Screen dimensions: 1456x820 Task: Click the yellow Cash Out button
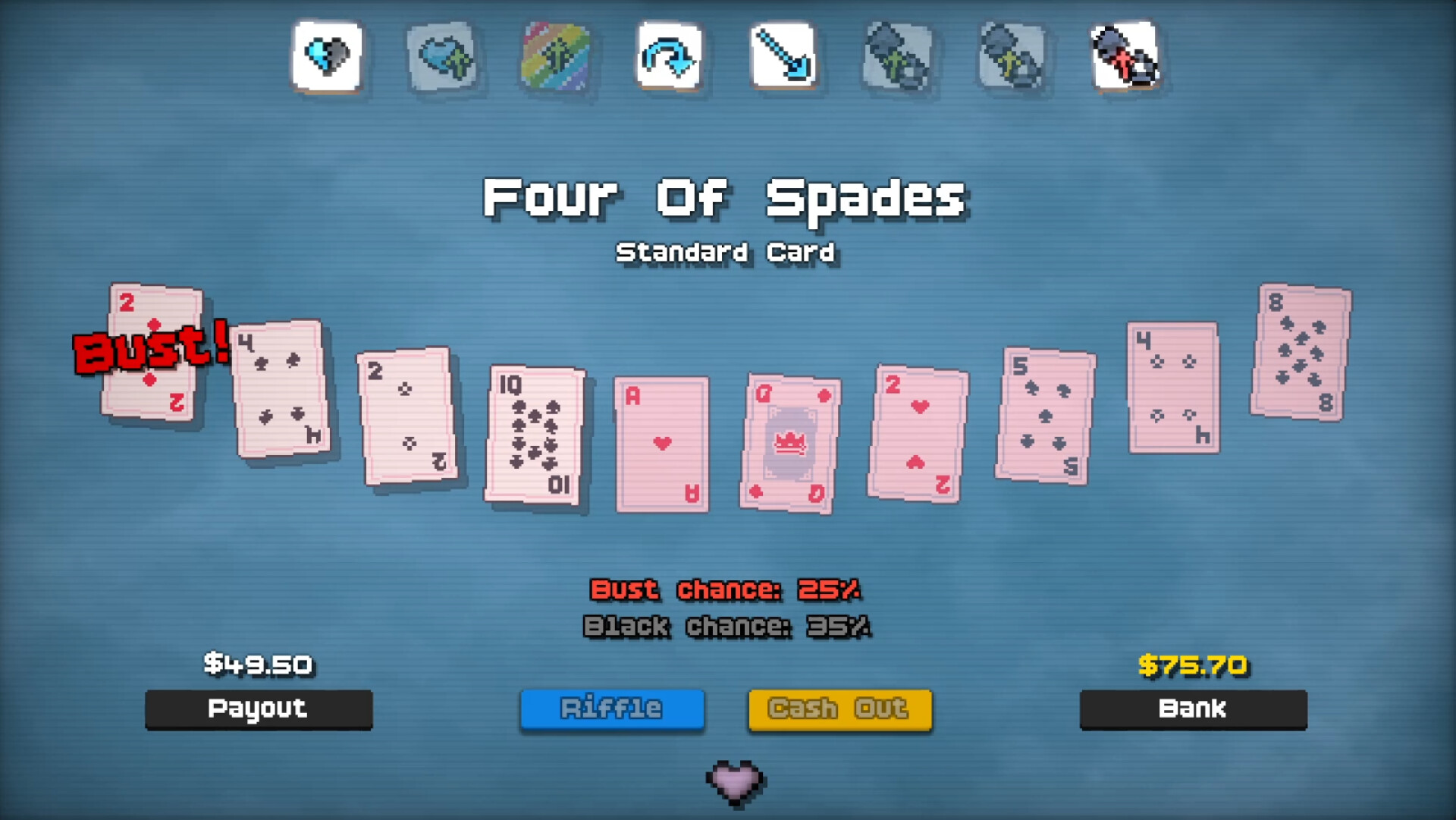(x=839, y=709)
